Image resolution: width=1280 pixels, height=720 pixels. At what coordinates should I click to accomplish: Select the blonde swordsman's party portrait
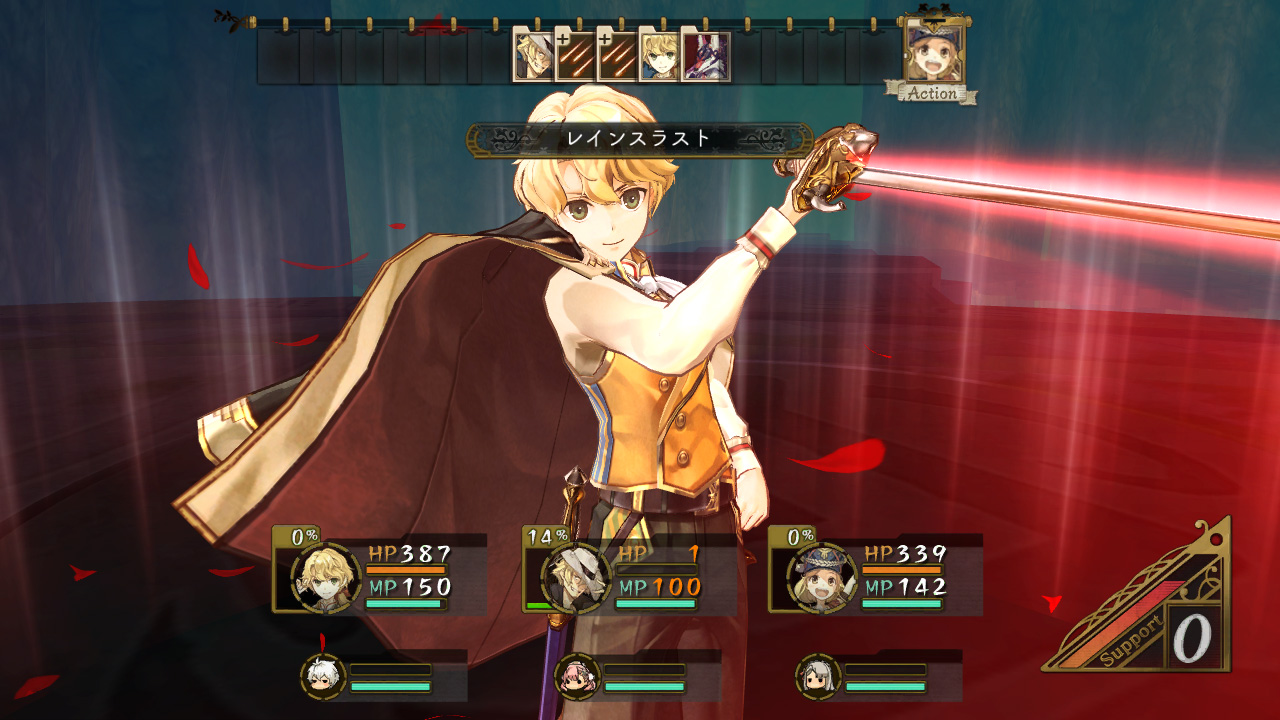click(325, 577)
